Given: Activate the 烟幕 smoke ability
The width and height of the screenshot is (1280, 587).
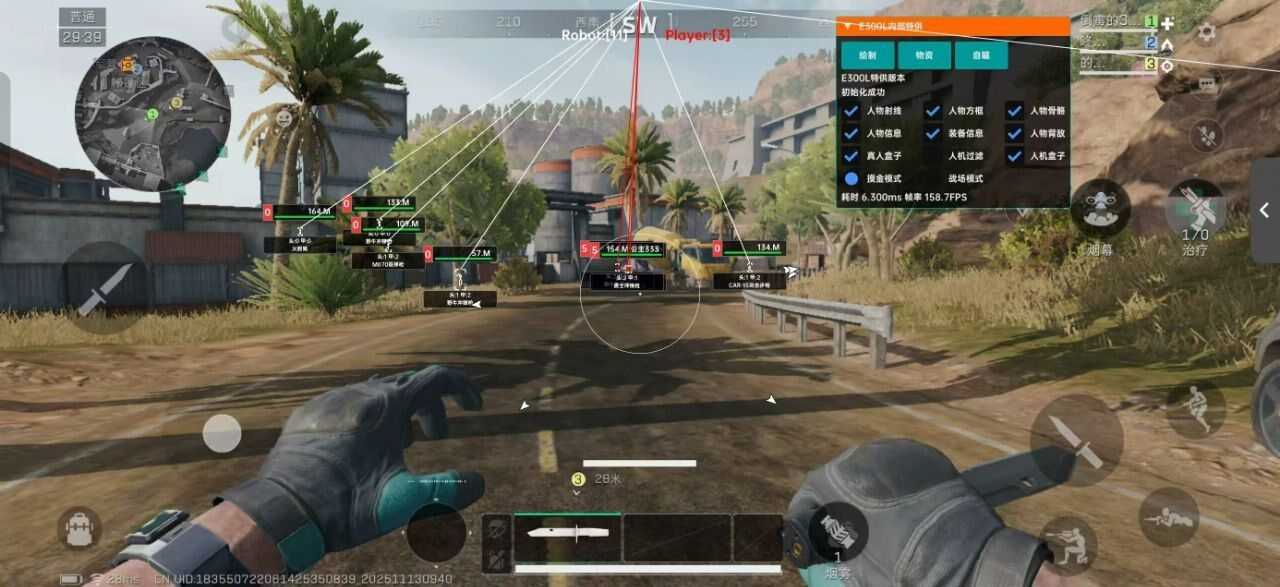Looking at the screenshot, I should (x=1101, y=210).
